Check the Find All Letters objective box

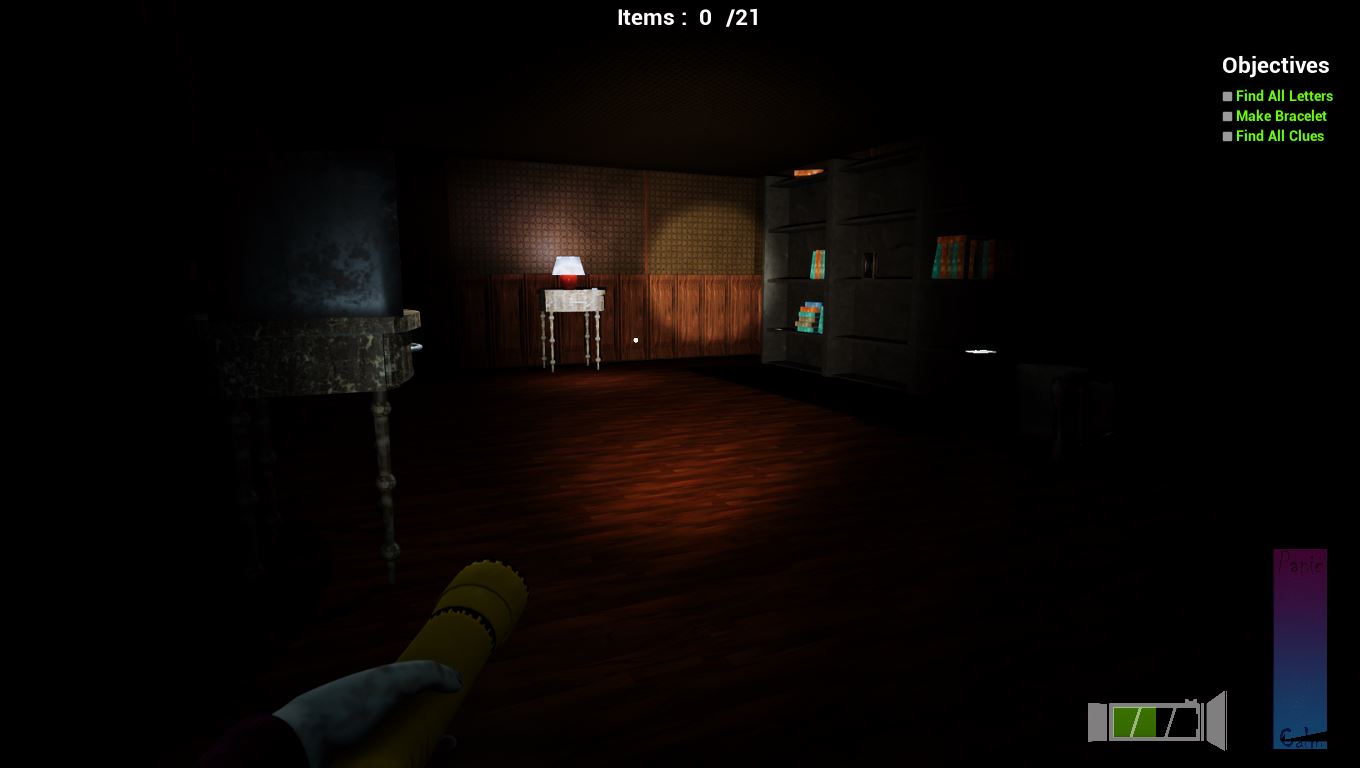coord(1227,96)
